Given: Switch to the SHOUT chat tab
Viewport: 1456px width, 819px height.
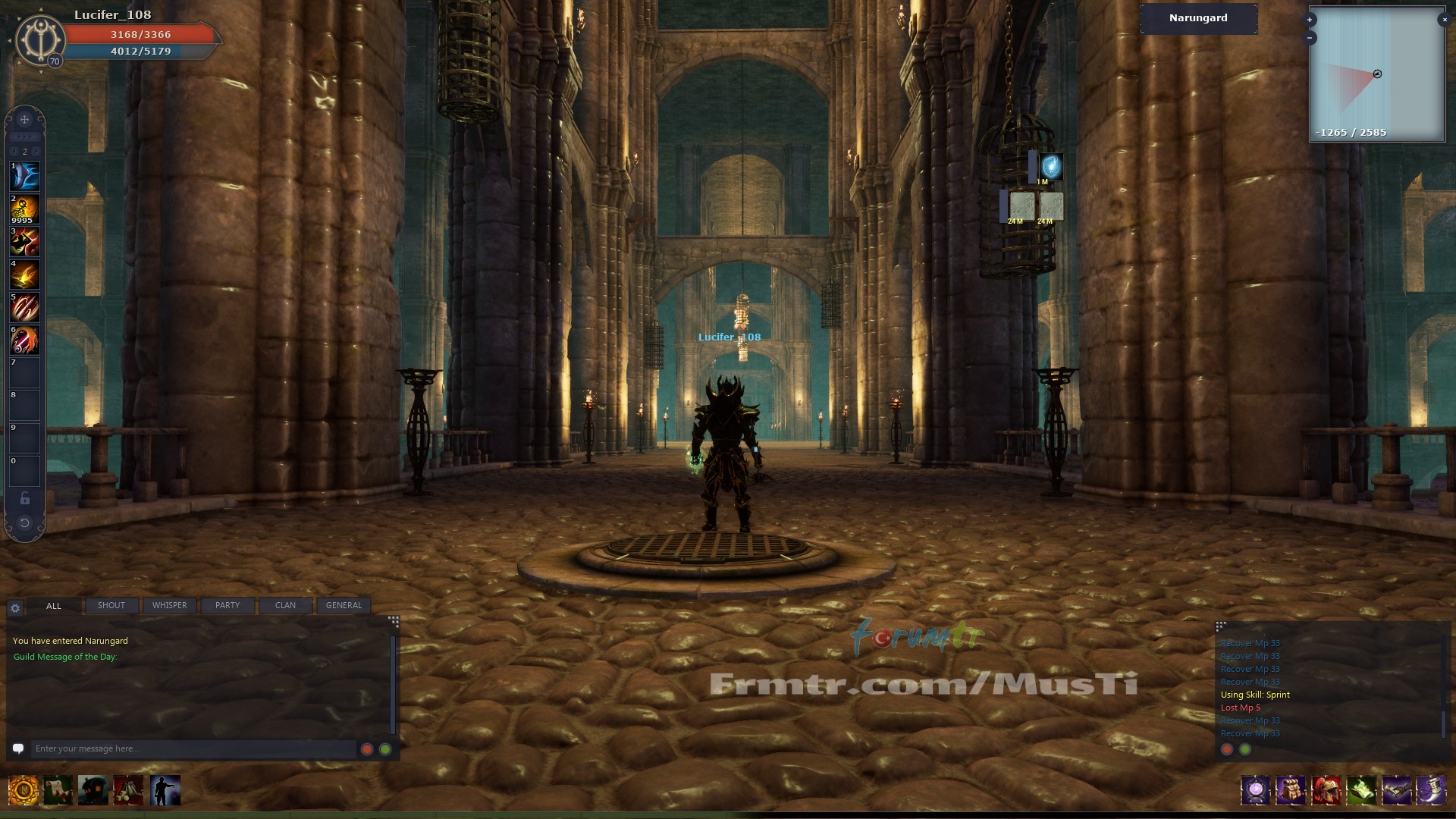Looking at the screenshot, I should (x=111, y=605).
